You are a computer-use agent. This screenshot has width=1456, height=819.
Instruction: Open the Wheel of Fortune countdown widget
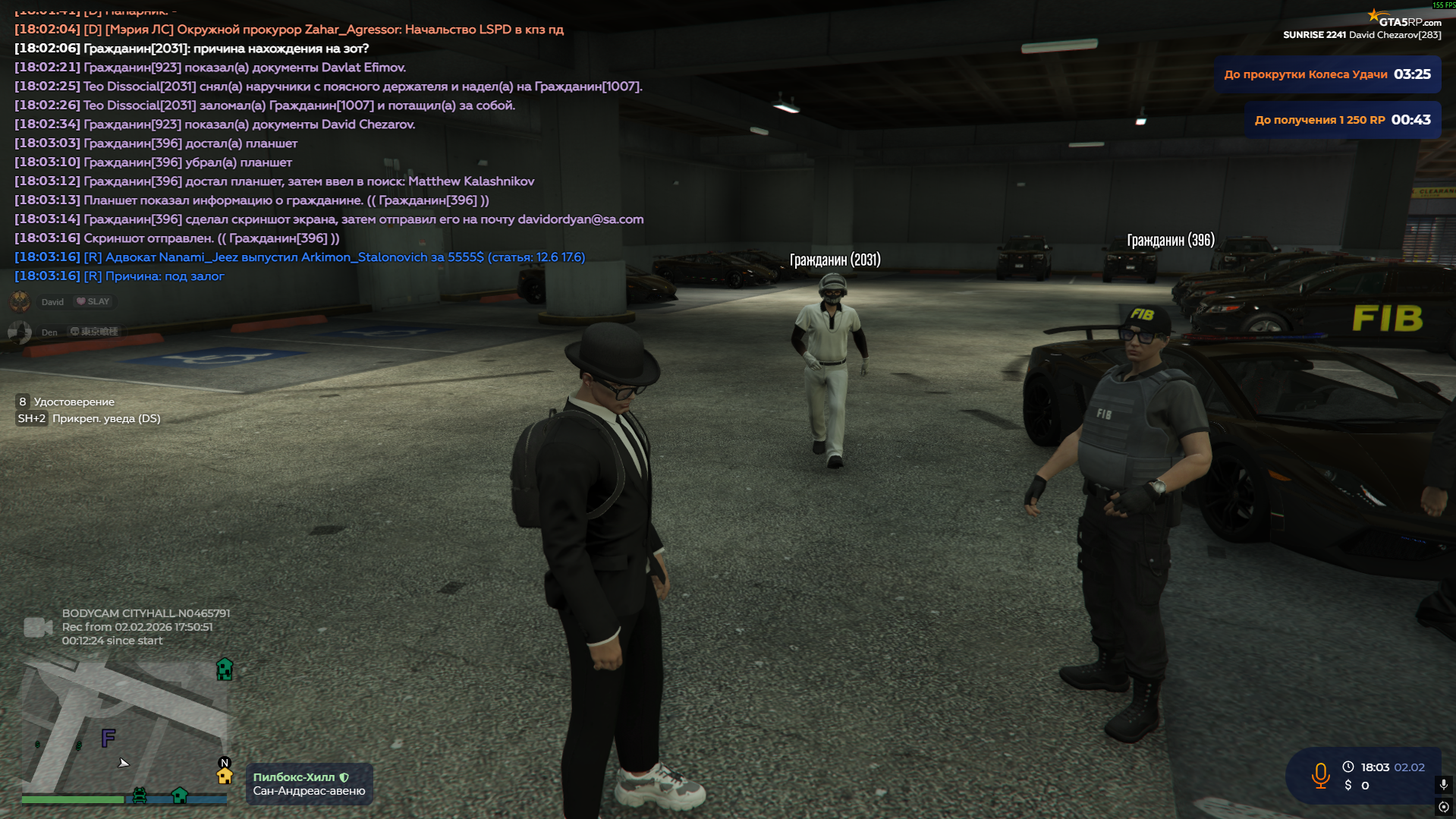point(1327,74)
